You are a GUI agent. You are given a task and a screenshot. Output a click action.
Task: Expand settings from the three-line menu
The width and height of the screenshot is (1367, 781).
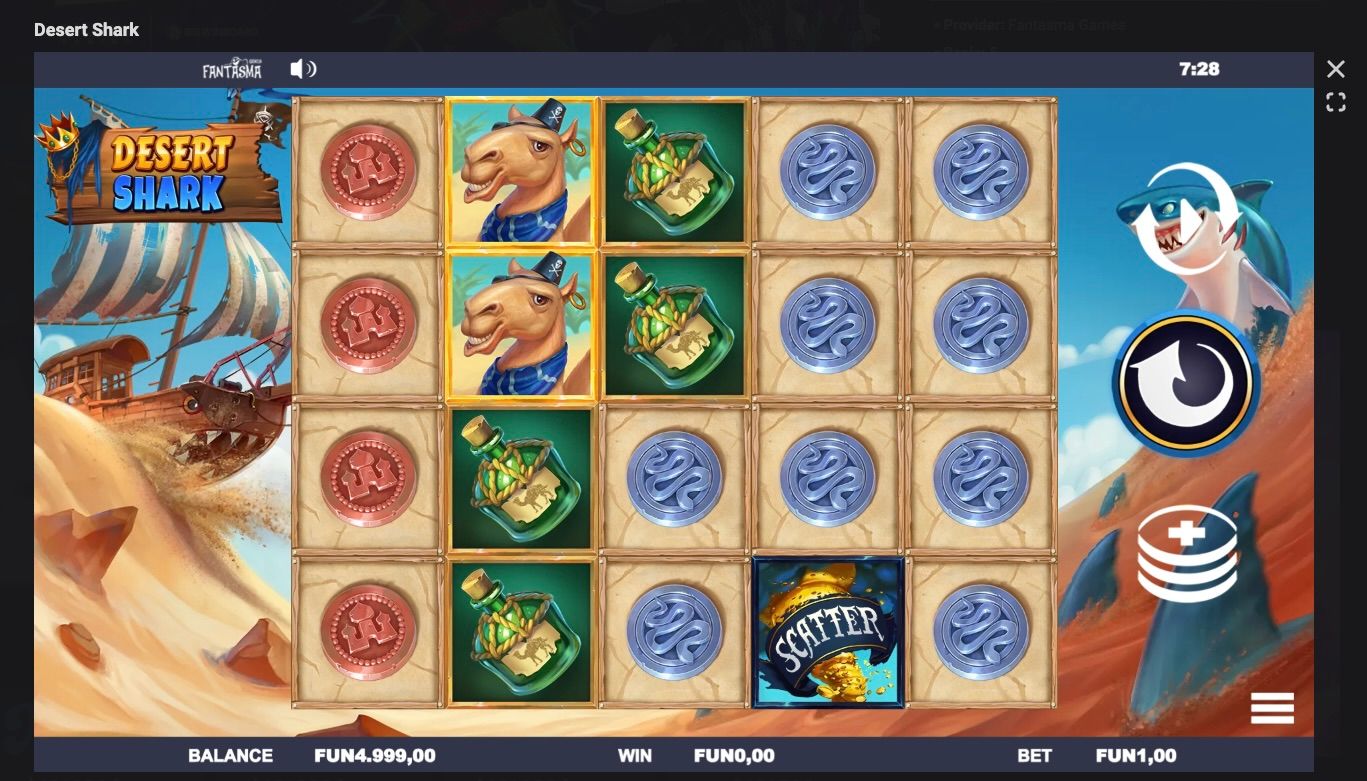pyautogui.click(x=1272, y=708)
